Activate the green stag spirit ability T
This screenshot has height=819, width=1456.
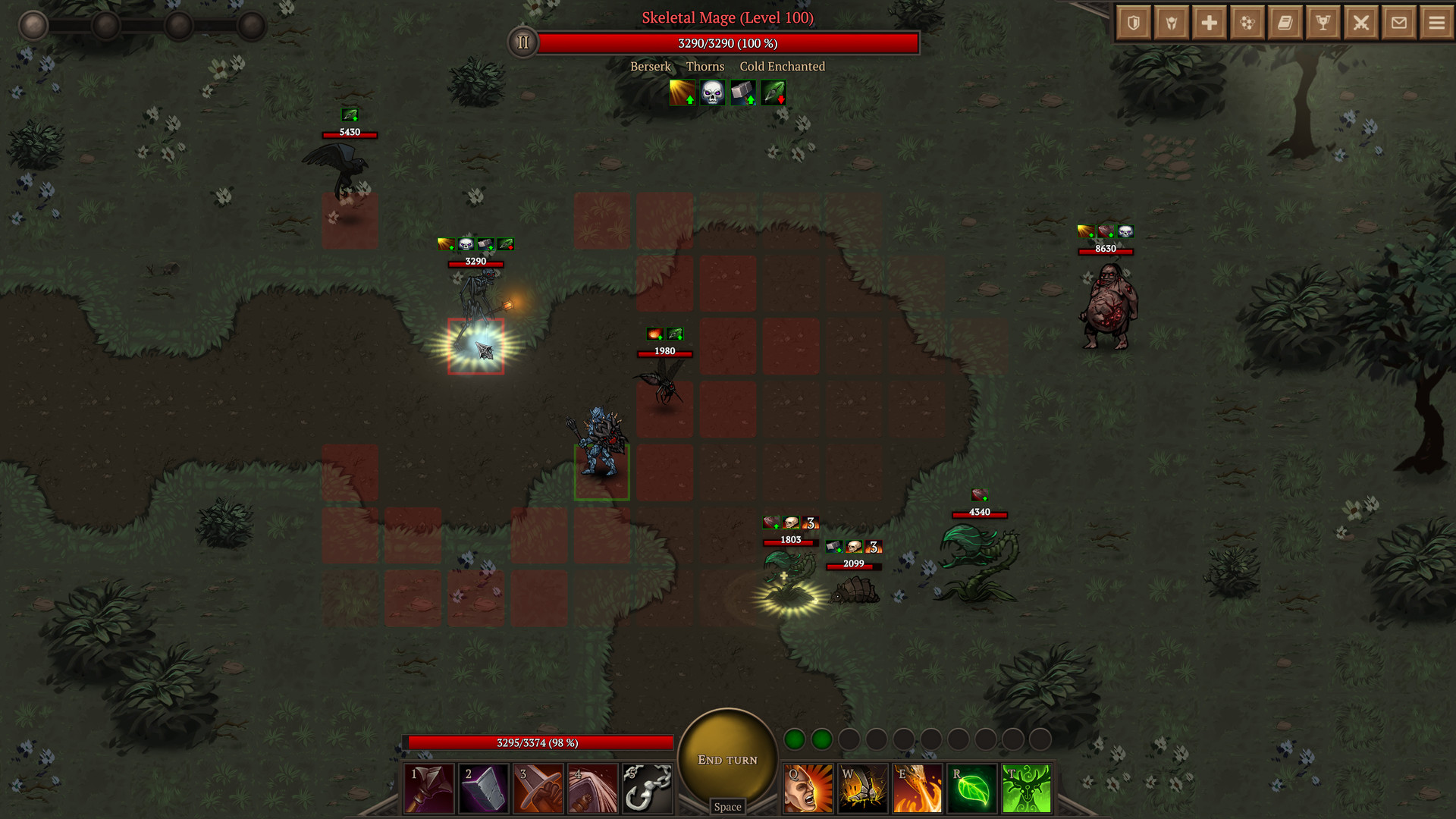1027,789
